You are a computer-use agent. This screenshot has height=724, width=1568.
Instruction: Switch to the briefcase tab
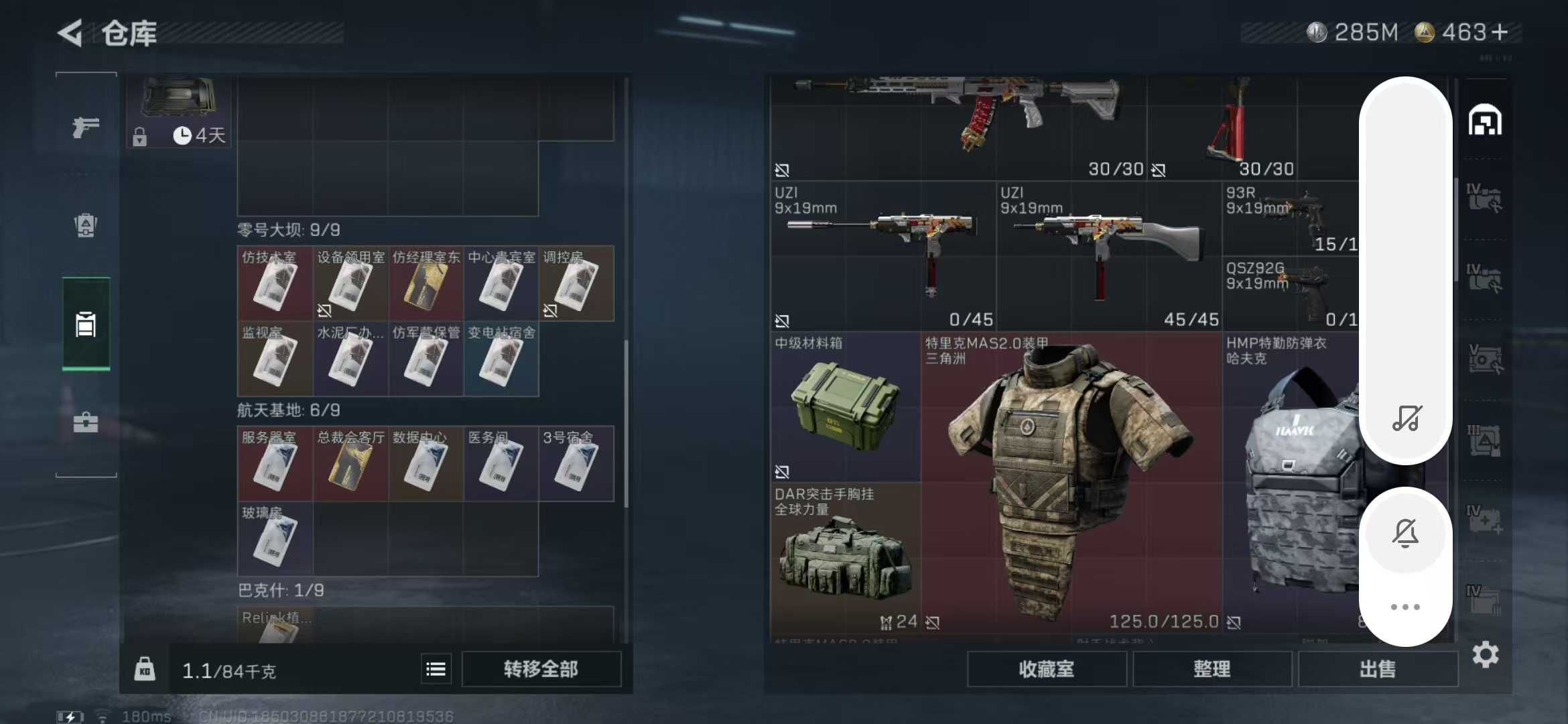click(86, 422)
